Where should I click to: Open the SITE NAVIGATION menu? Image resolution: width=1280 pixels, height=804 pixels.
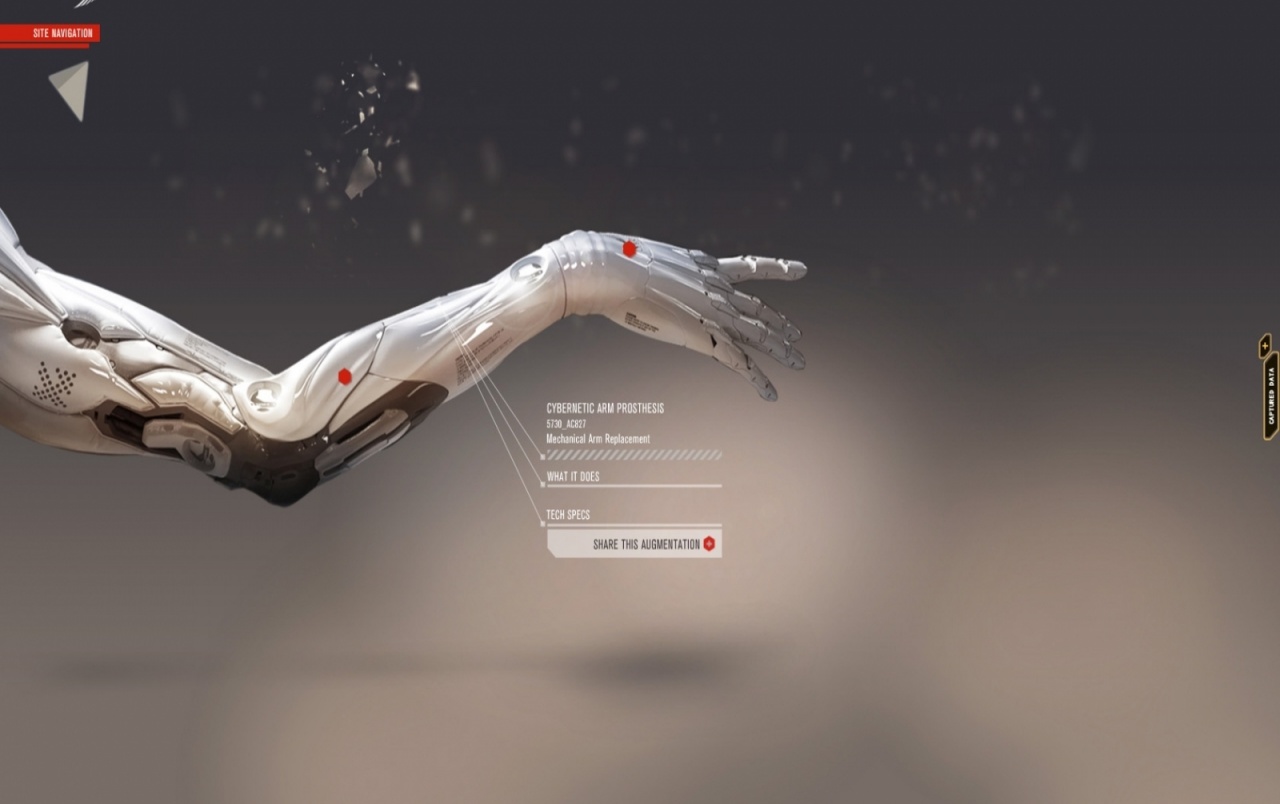tap(61, 32)
